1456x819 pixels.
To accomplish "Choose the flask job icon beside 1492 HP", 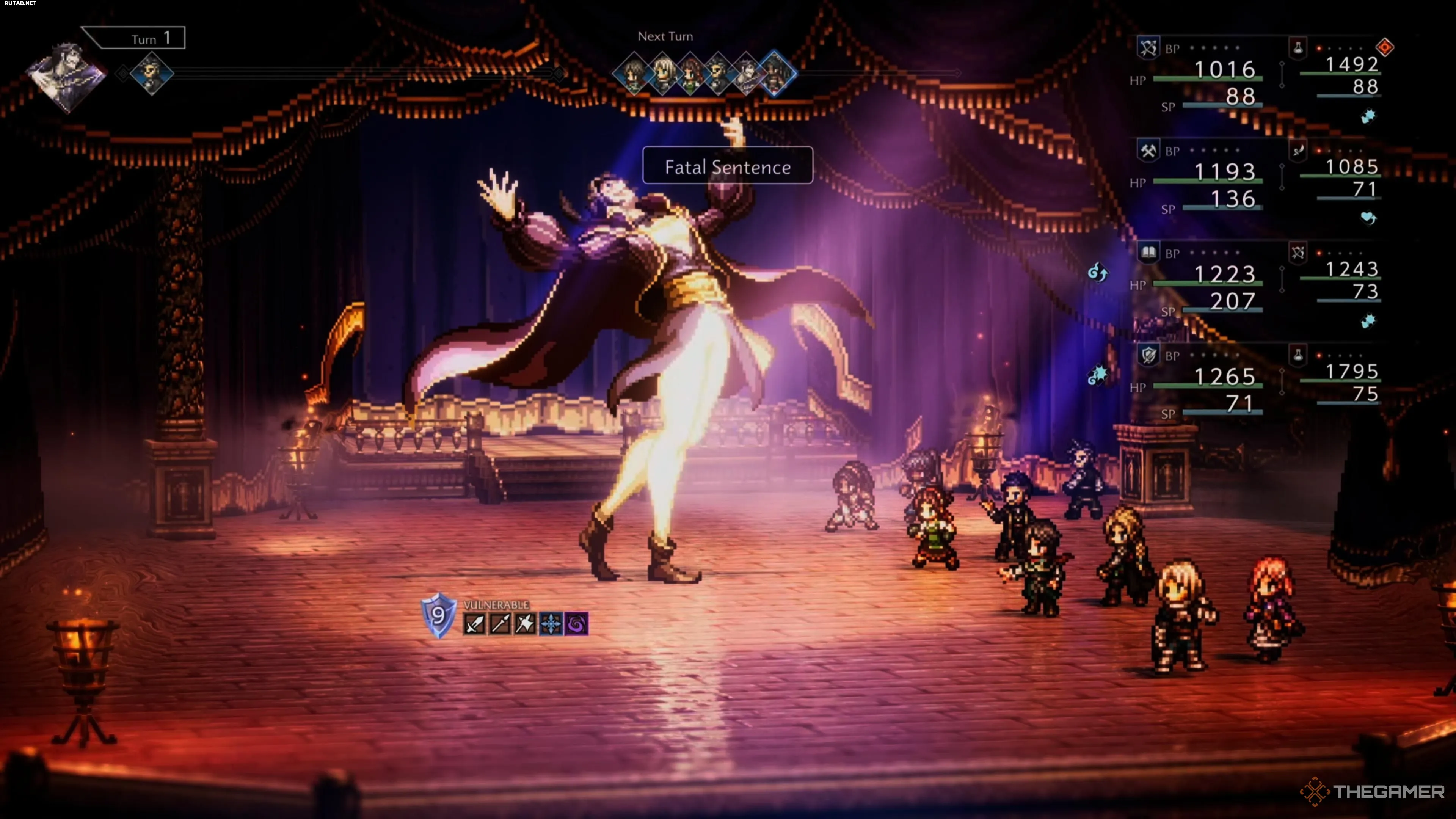I will (x=1298, y=47).
